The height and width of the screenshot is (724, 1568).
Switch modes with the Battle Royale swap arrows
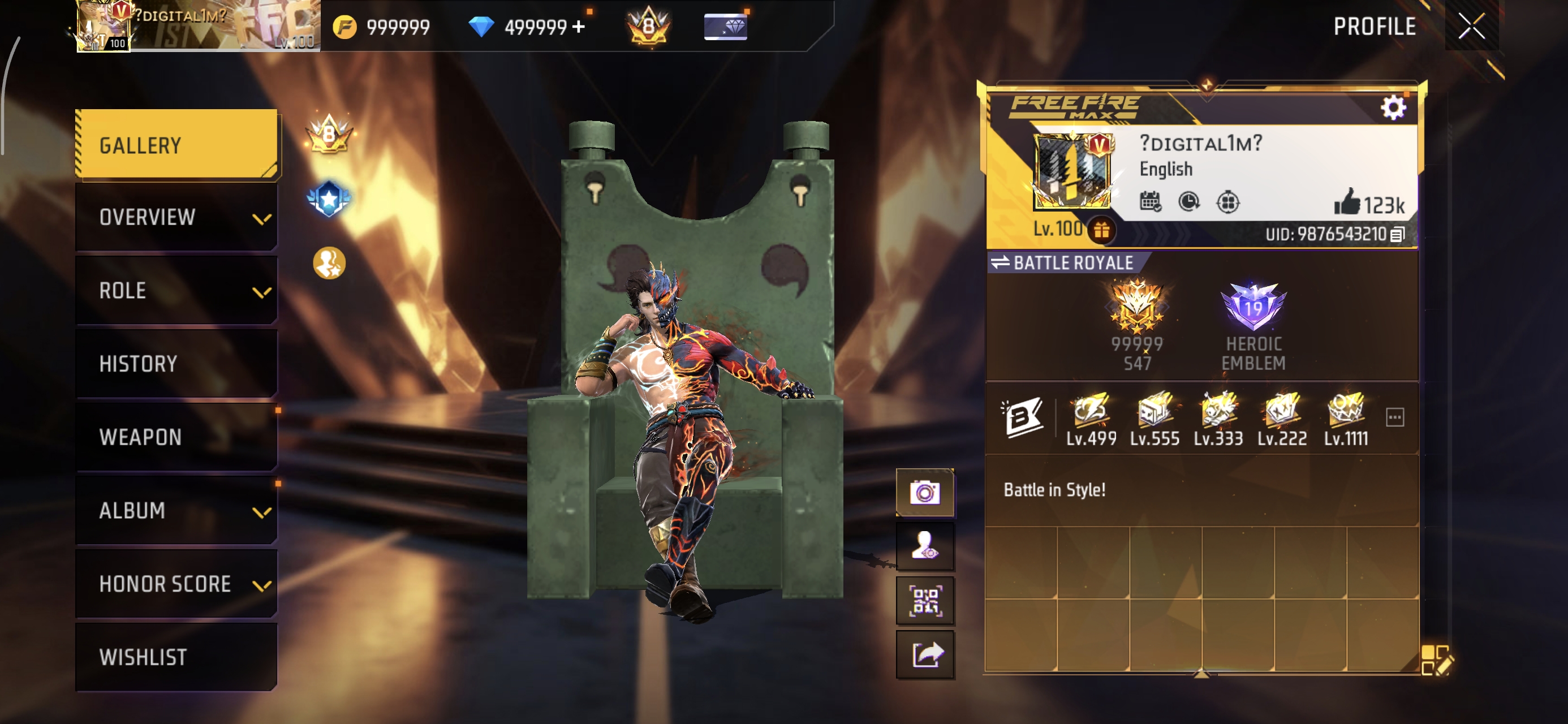pyautogui.click(x=1002, y=263)
